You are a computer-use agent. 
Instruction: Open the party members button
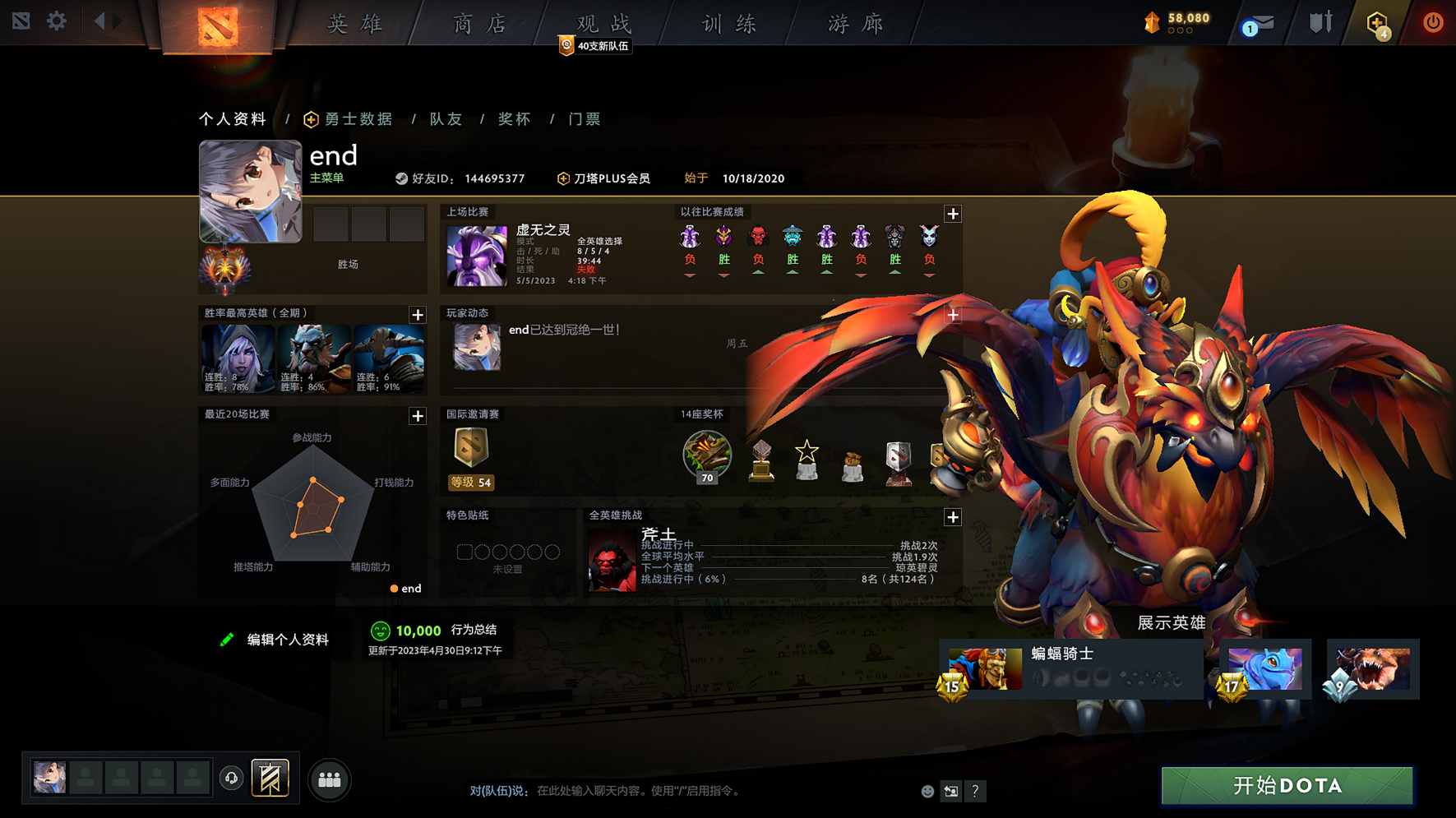click(x=330, y=780)
